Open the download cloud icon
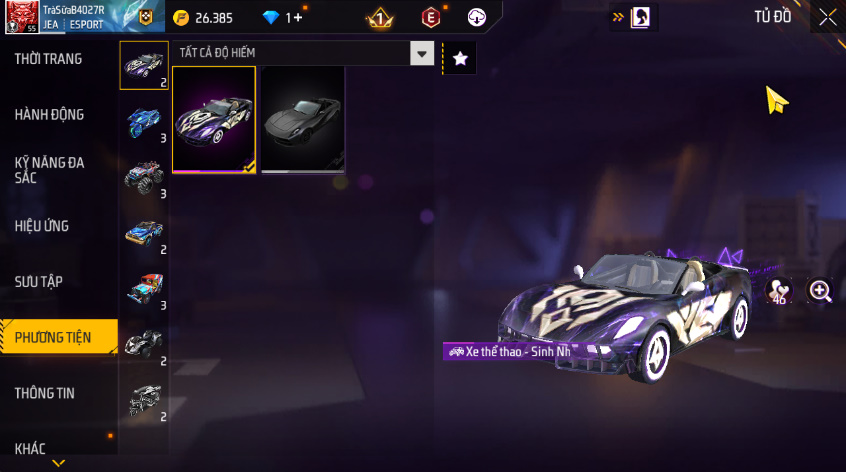Screen dimensions: 846x472 point(477,18)
